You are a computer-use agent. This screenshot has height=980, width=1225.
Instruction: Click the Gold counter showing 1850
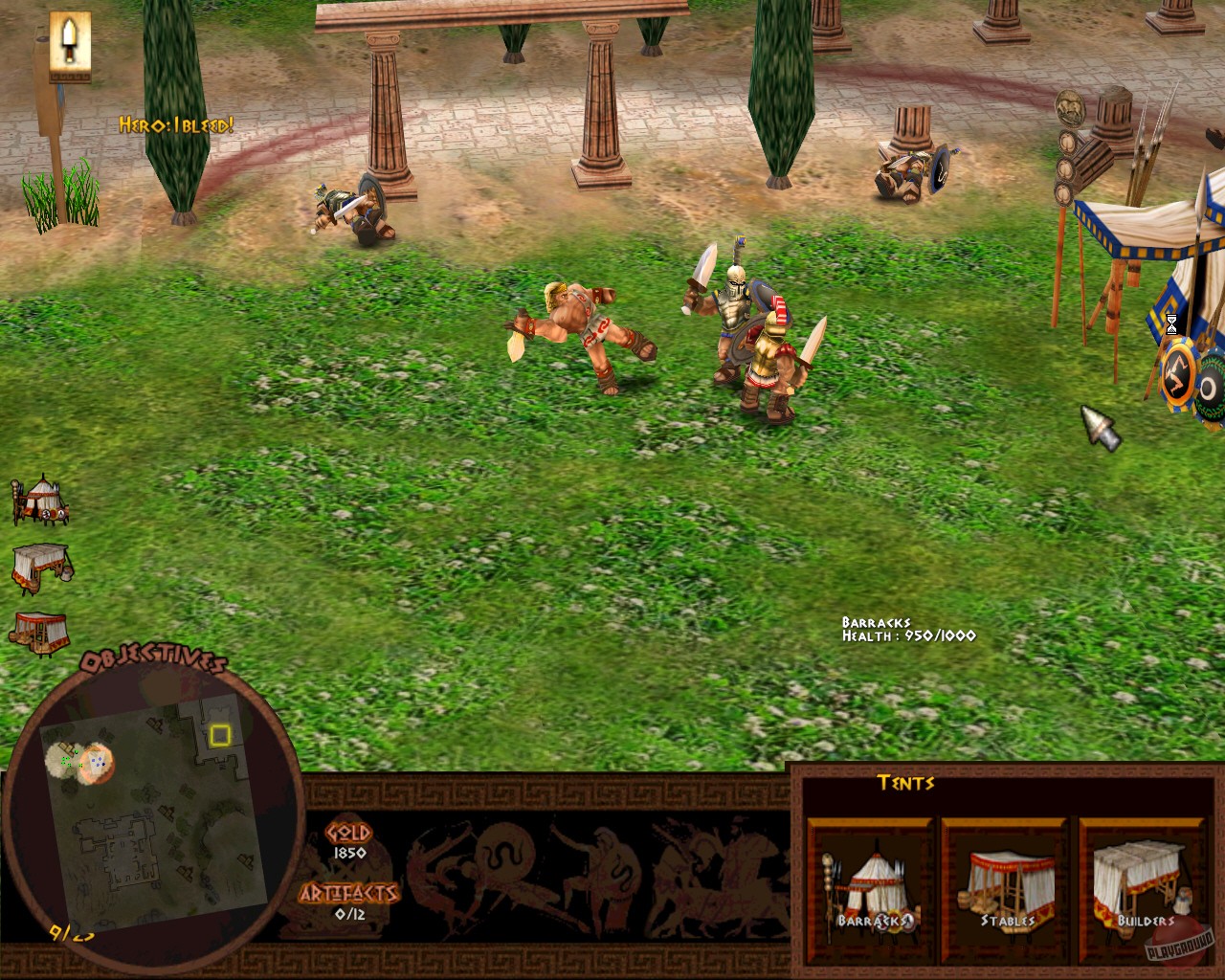(x=346, y=842)
